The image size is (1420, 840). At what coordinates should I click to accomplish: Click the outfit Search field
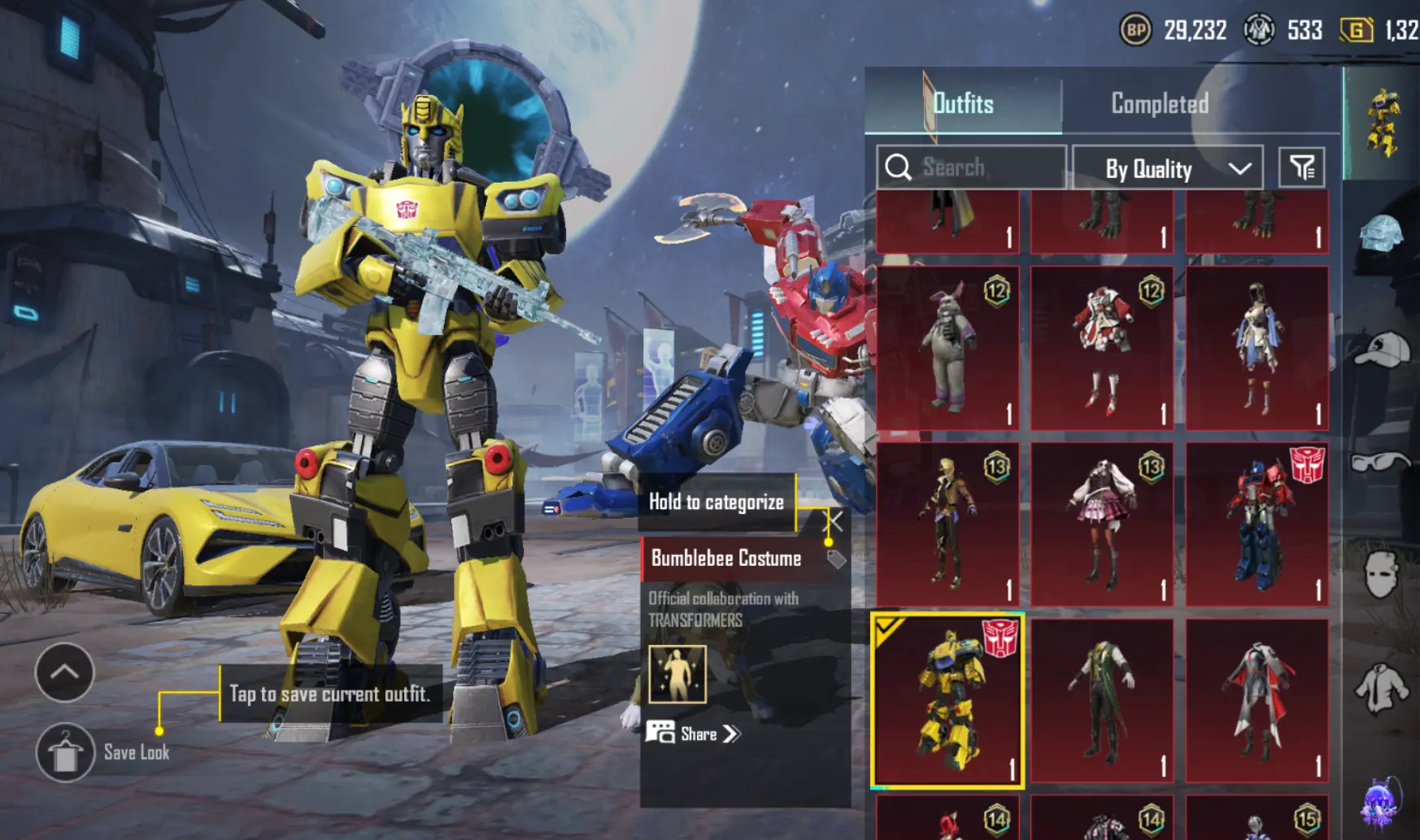(x=971, y=168)
